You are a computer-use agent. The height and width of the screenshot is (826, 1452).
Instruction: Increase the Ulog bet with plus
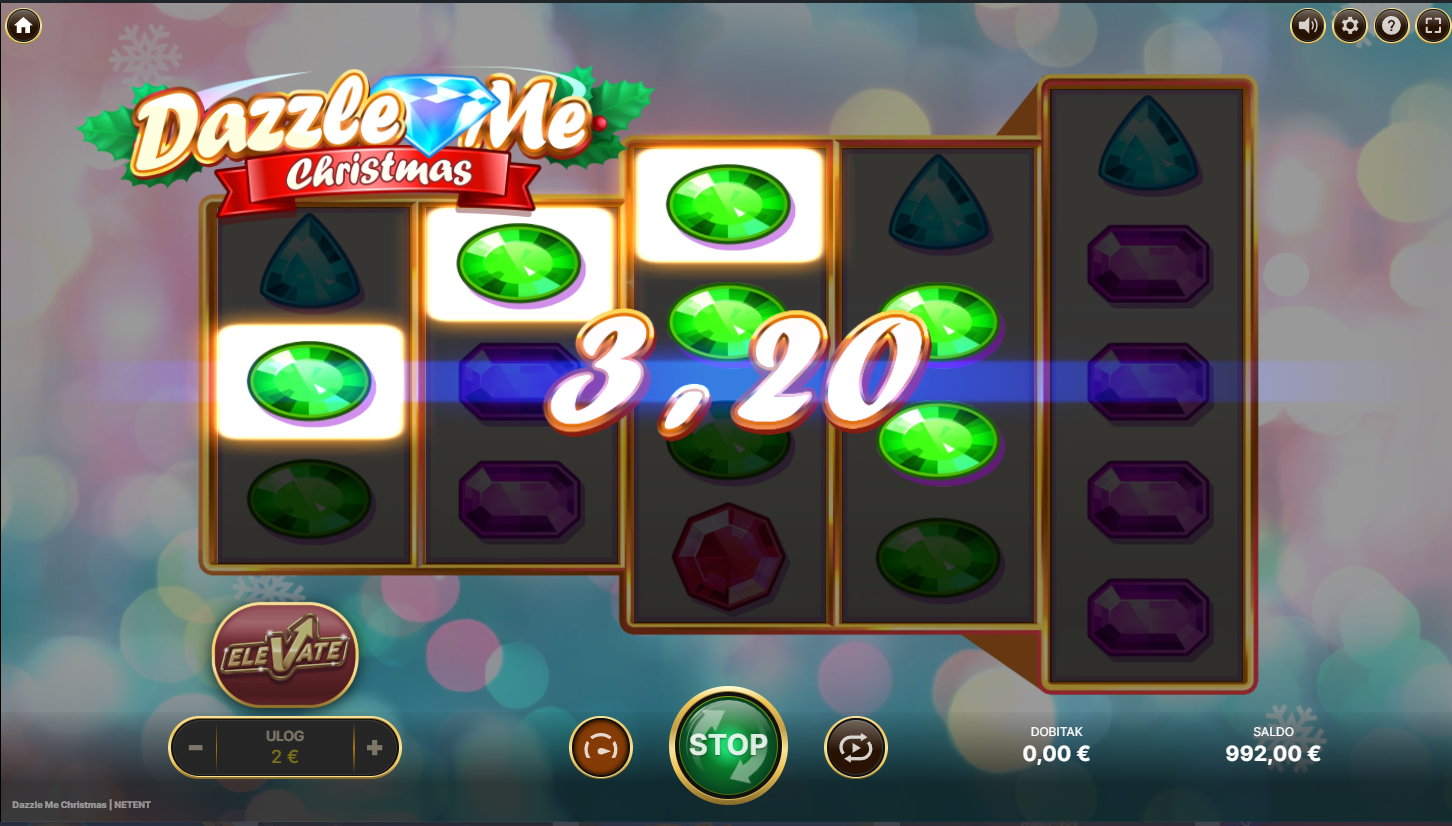click(375, 747)
